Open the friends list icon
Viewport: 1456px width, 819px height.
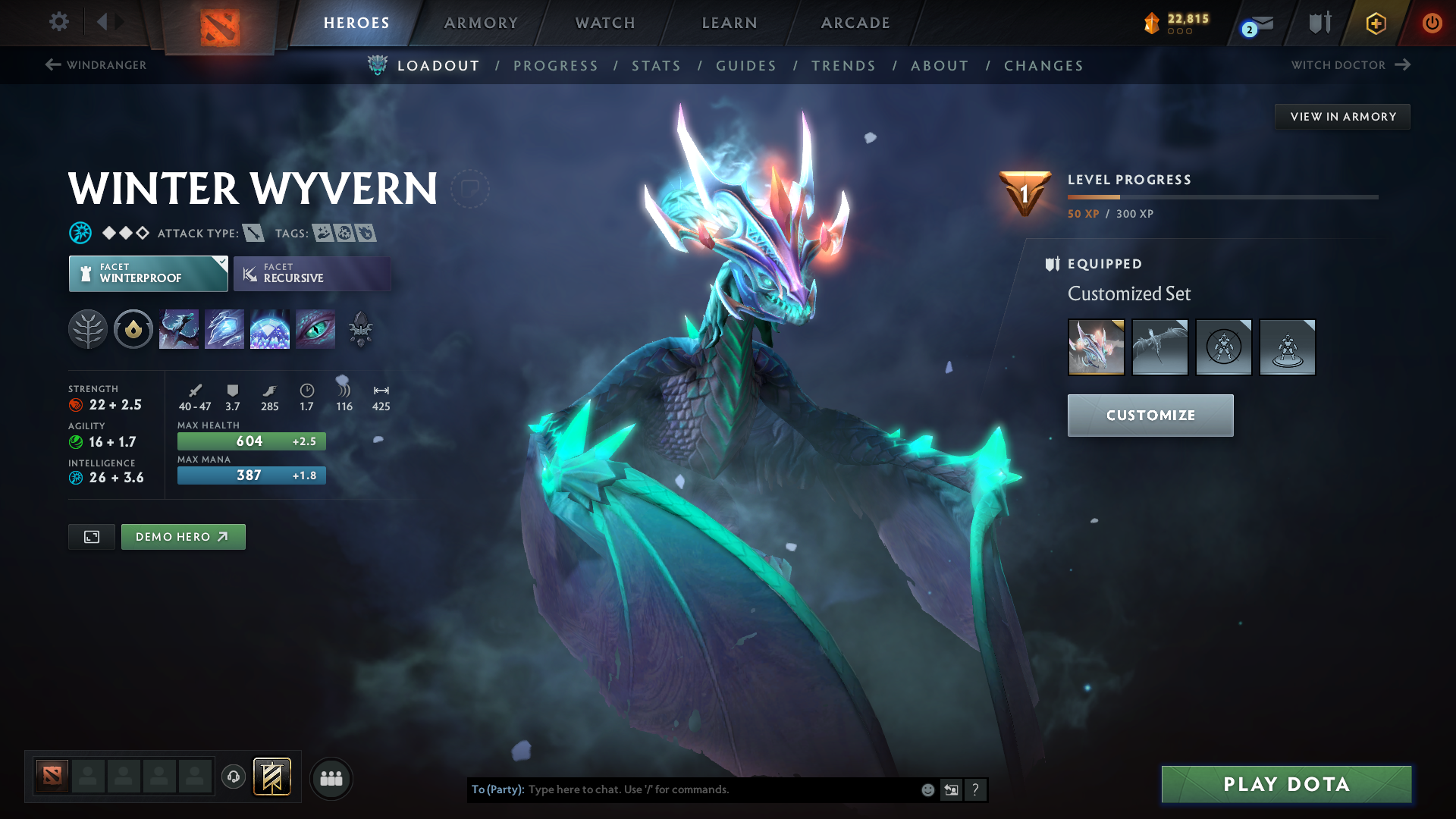point(331,778)
